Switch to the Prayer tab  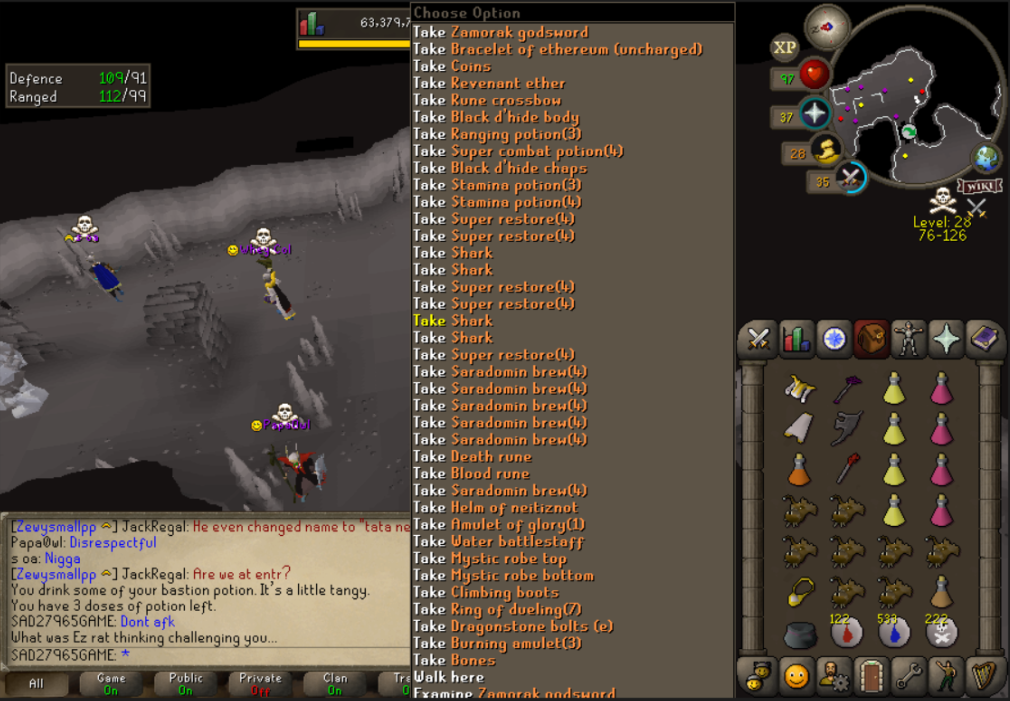pos(946,339)
